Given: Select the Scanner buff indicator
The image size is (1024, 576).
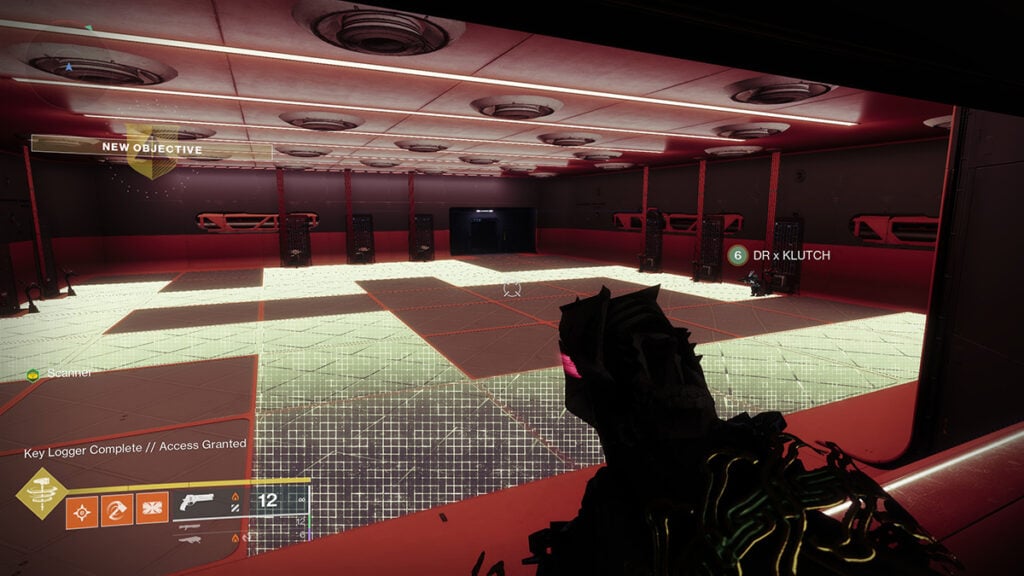Looking at the screenshot, I should [60, 373].
